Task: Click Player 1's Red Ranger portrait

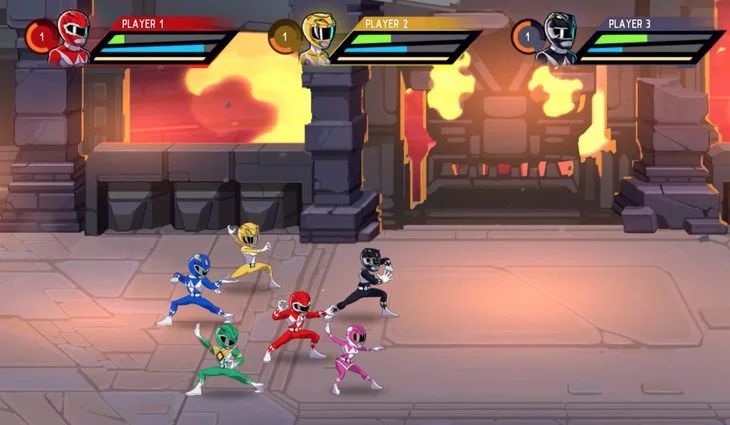Action: coord(71,36)
